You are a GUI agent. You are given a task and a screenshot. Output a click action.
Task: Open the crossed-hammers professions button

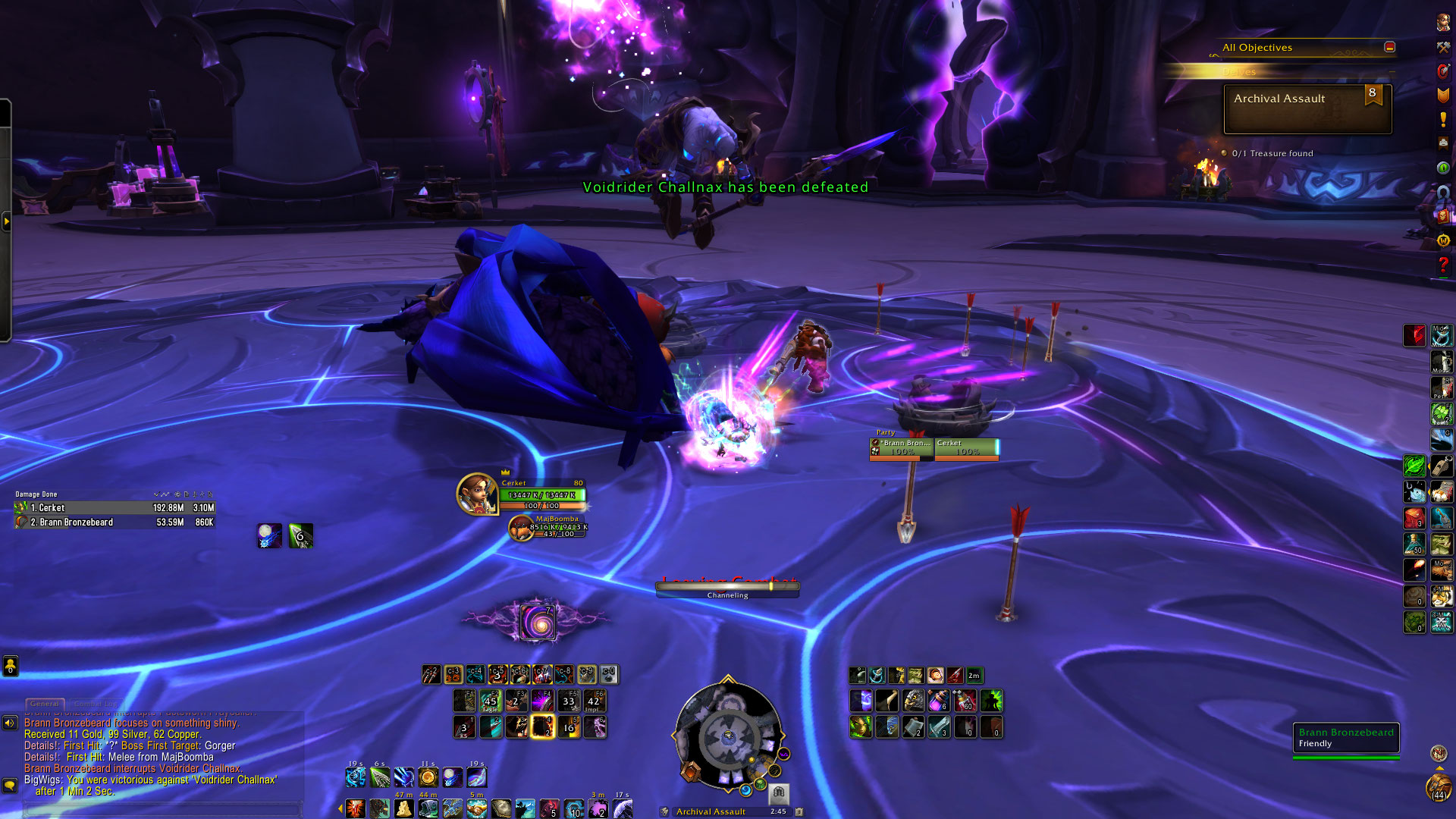(1443, 47)
